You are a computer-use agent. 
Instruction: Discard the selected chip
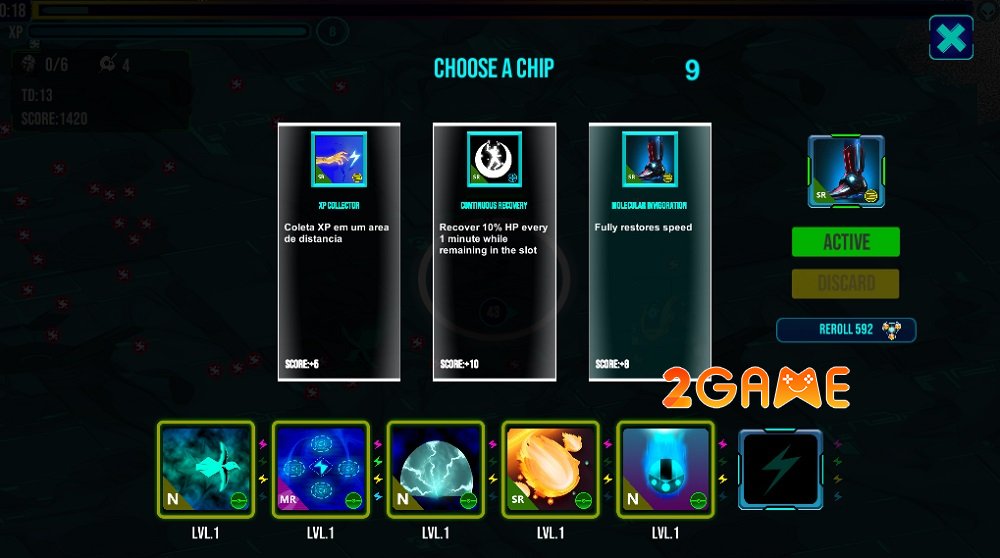coord(845,284)
